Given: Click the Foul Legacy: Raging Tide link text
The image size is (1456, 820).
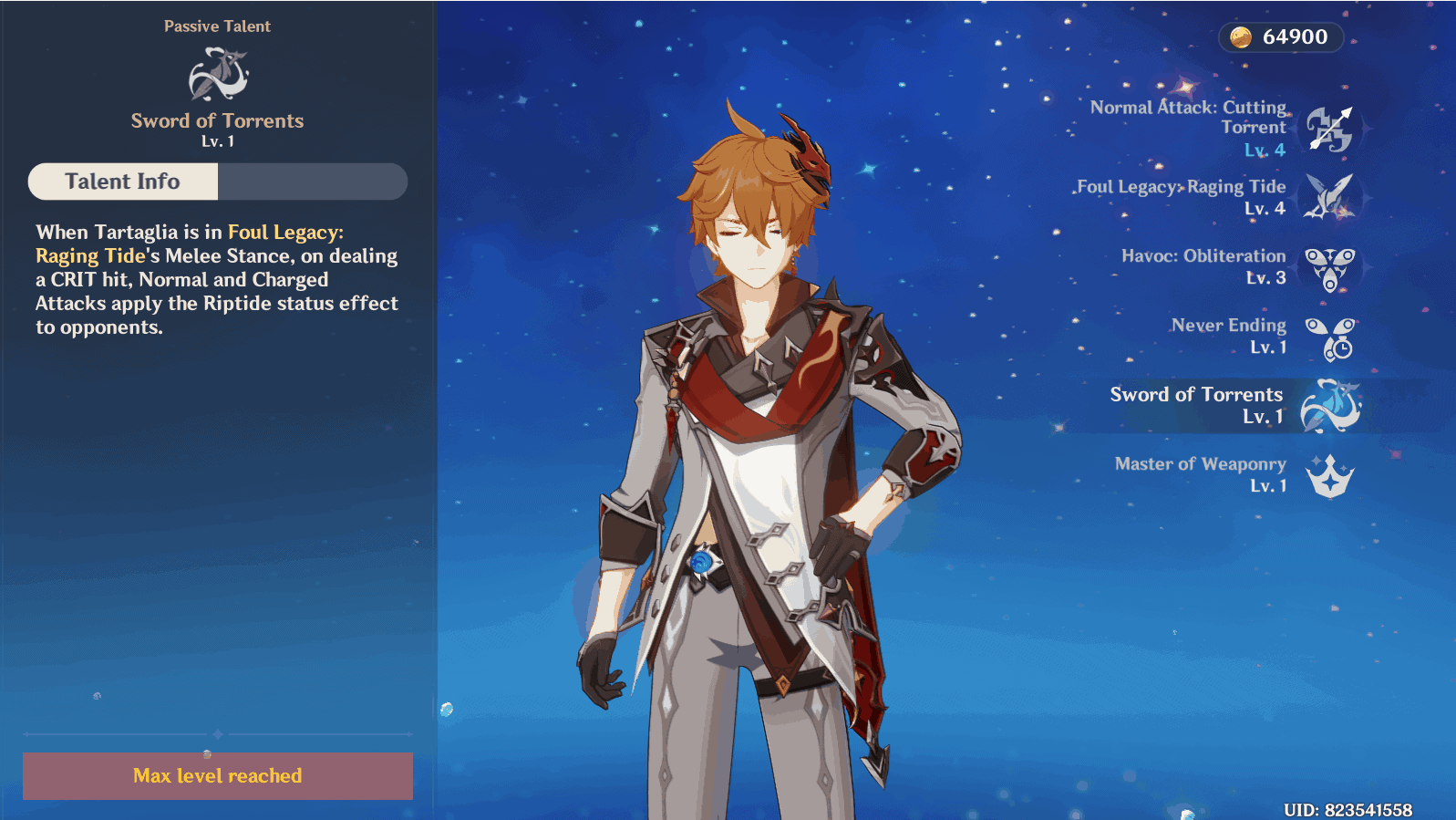Looking at the screenshot, I should pos(284,233).
